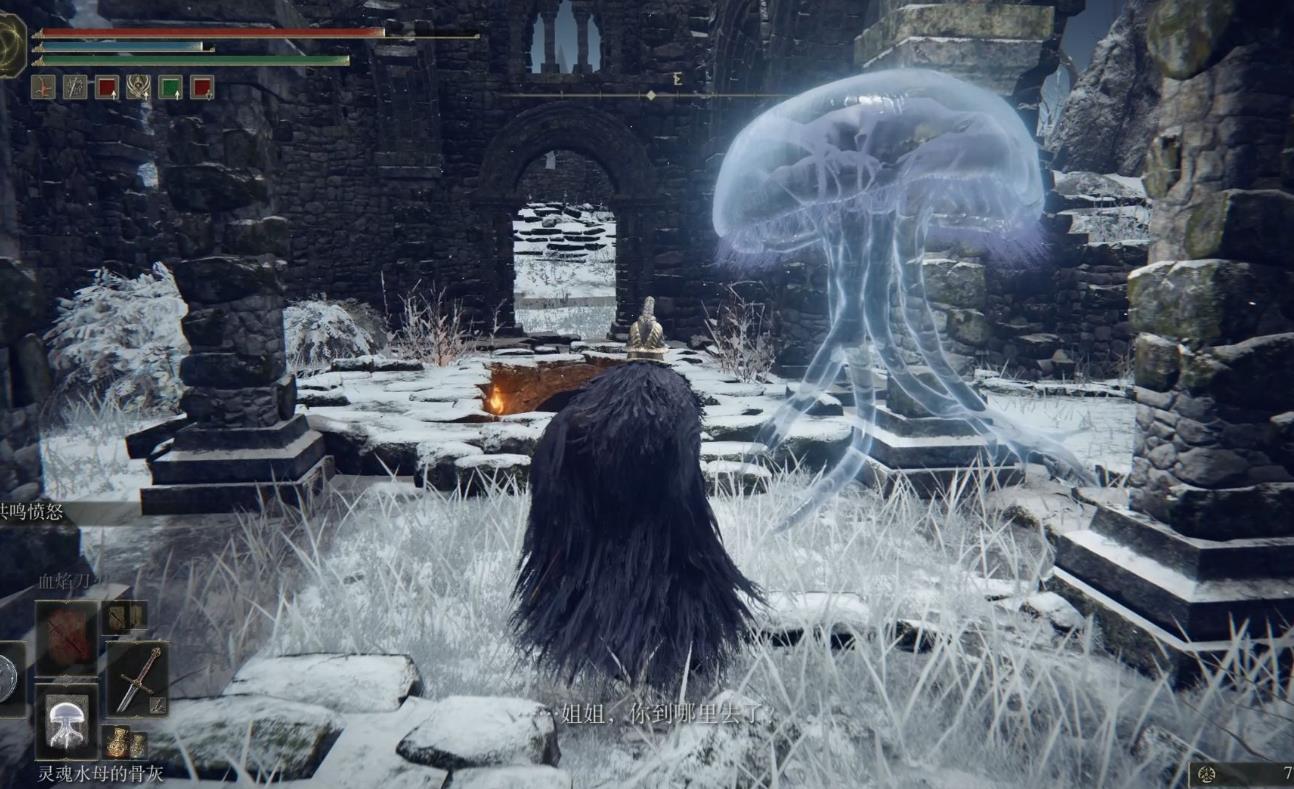Select the Bloodflame Blade spell slot
The image size is (1294, 789).
tap(67, 638)
